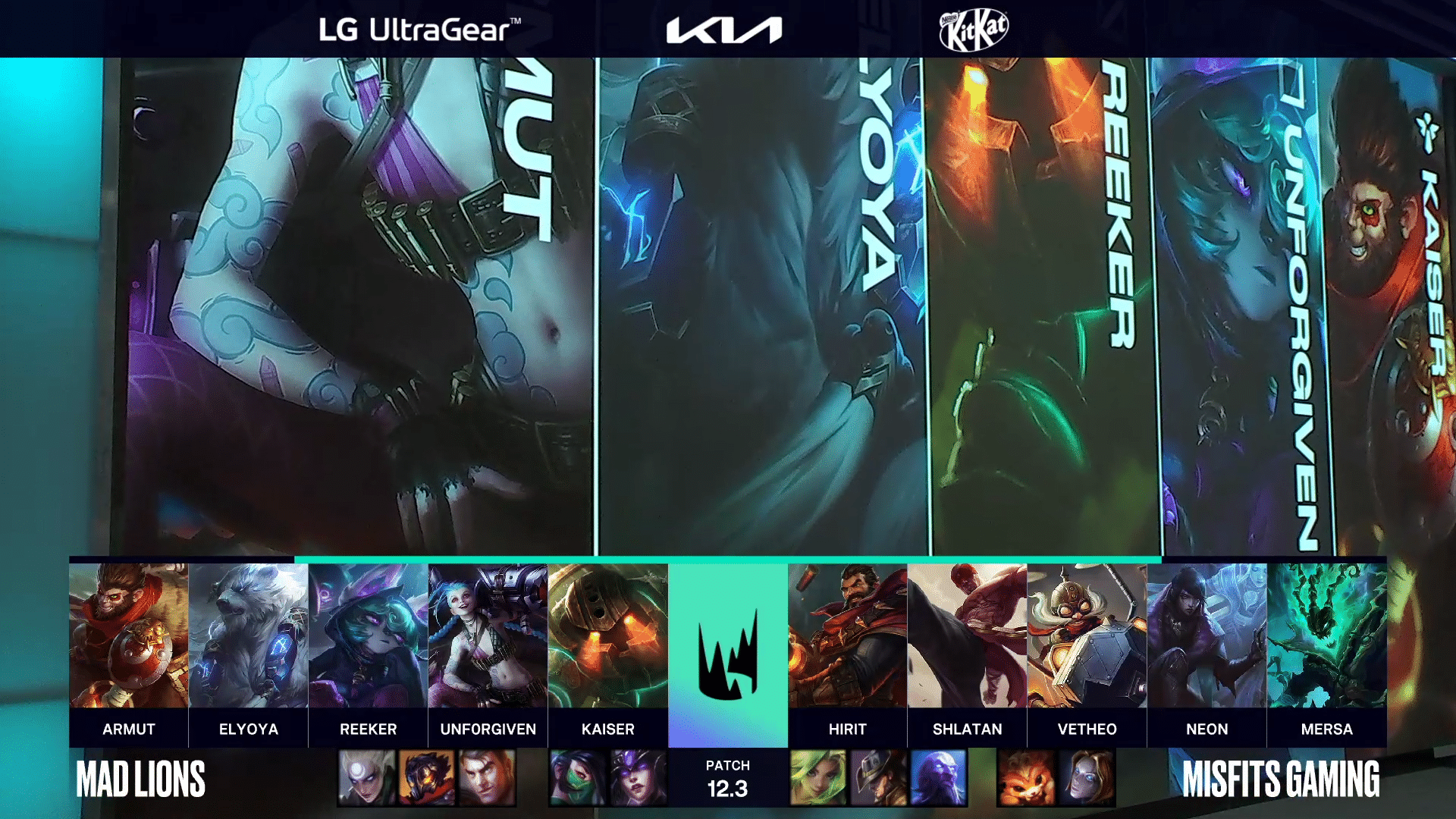Viewport: 1456px width, 819px height.
Task: Choose Shlatan's Lee Sin pick tile
Action: point(968,635)
